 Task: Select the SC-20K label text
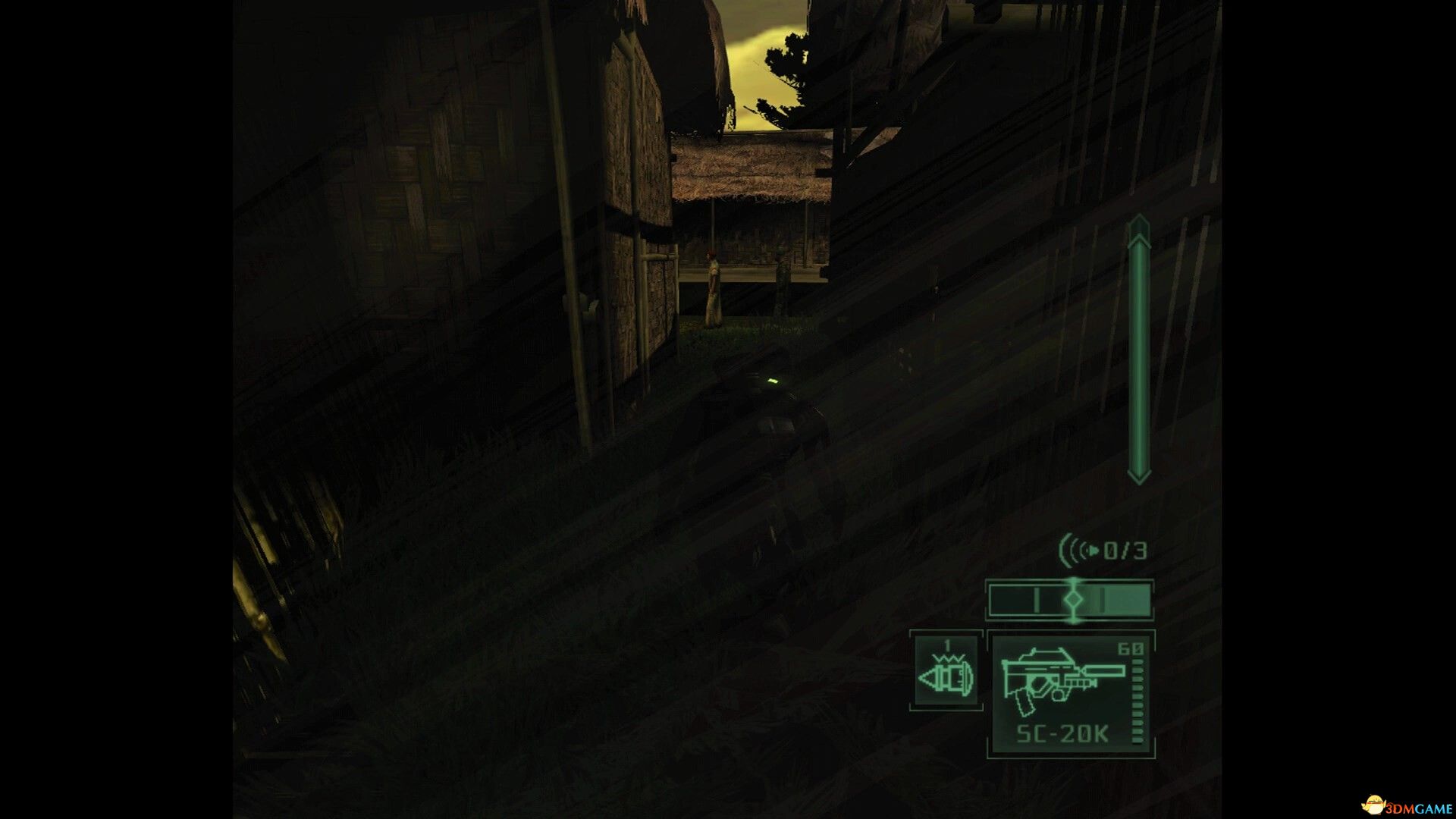coord(1062,733)
